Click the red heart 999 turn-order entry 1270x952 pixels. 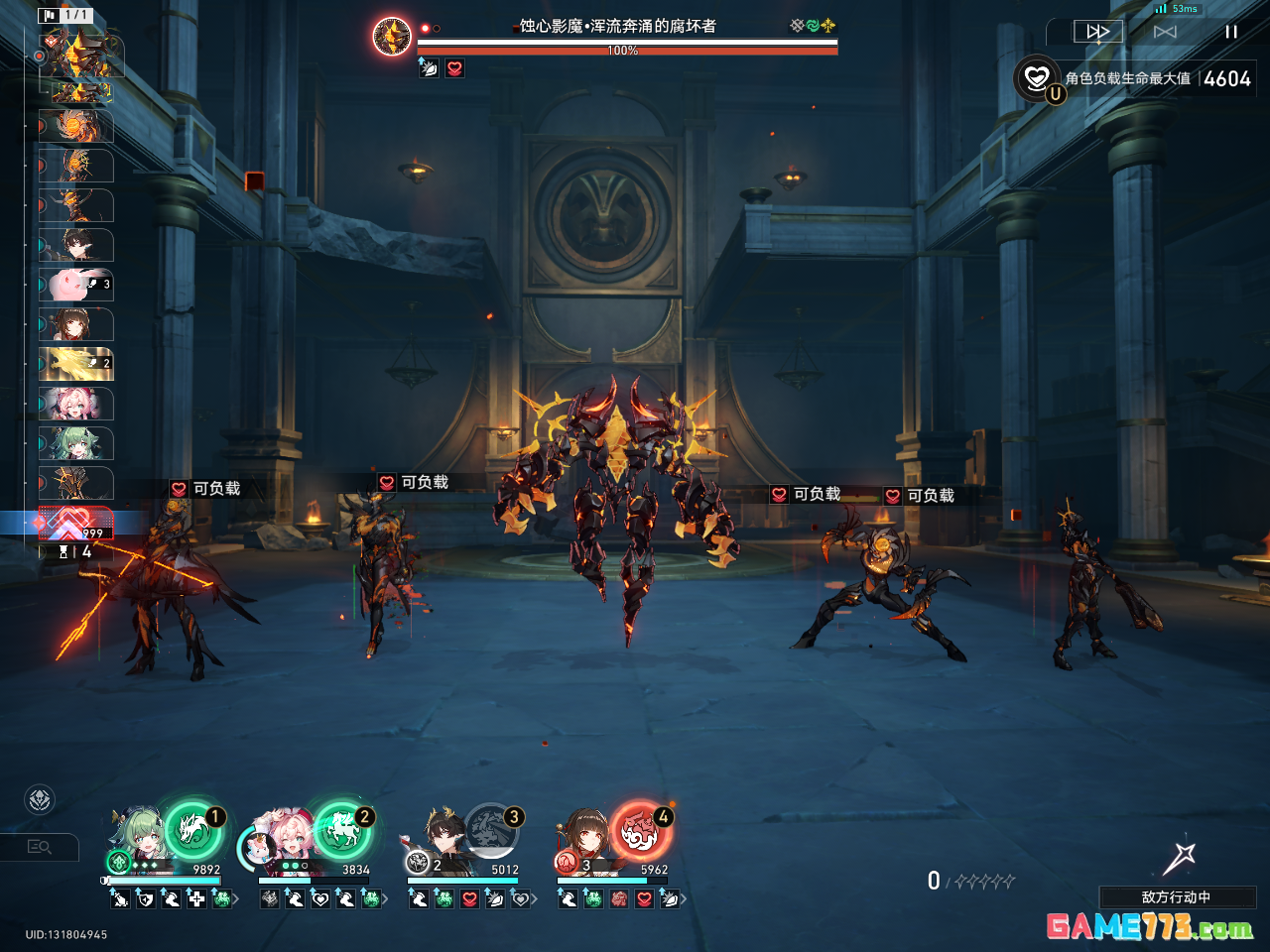[75, 523]
